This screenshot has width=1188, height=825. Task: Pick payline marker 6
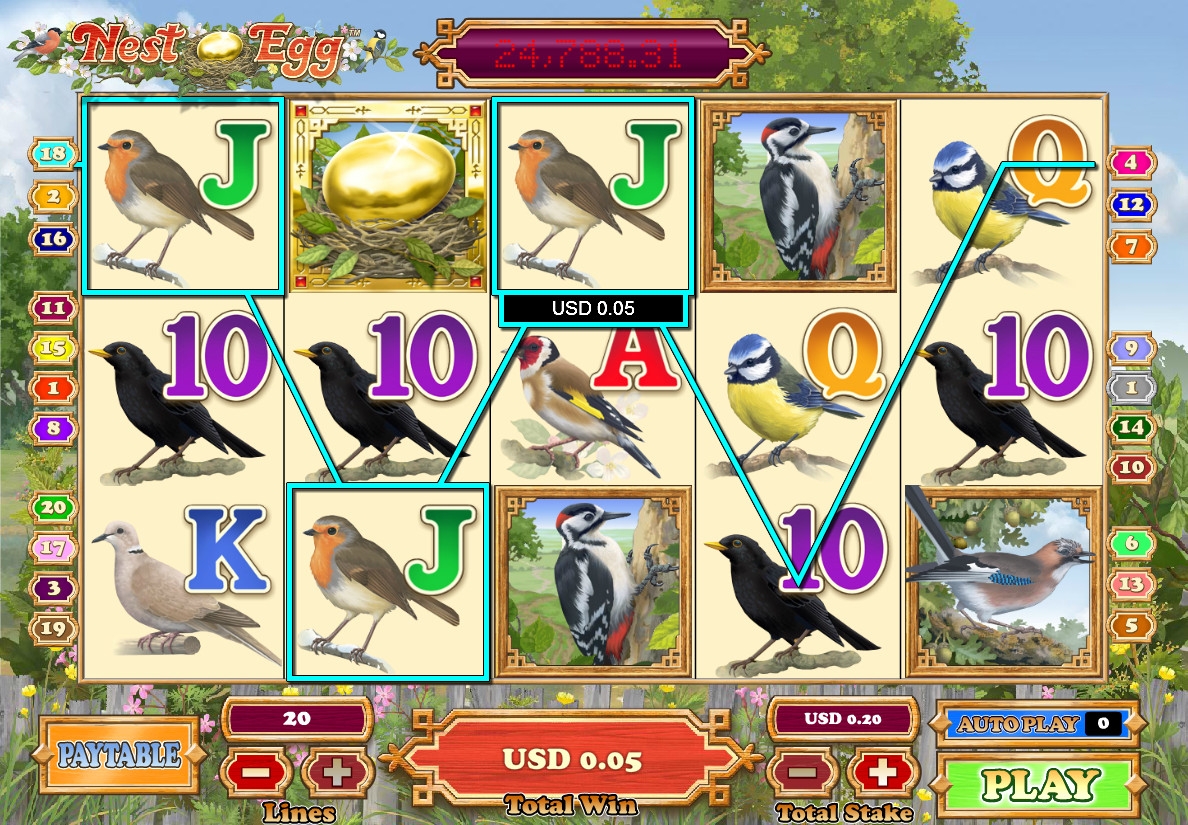[x=1131, y=543]
